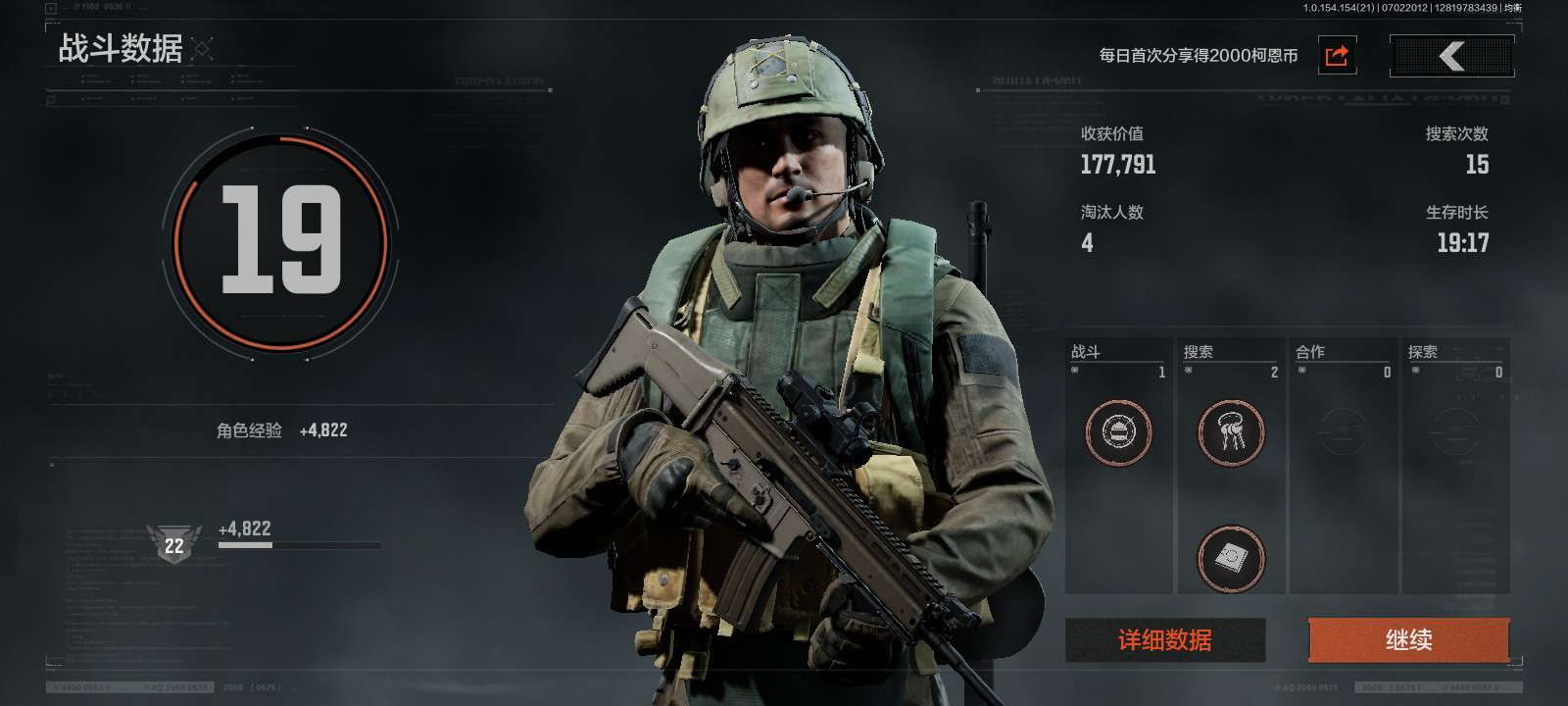The height and width of the screenshot is (706, 1568).
Task: Select the 战斗 combat medal icon
Action: (x=1118, y=431)
